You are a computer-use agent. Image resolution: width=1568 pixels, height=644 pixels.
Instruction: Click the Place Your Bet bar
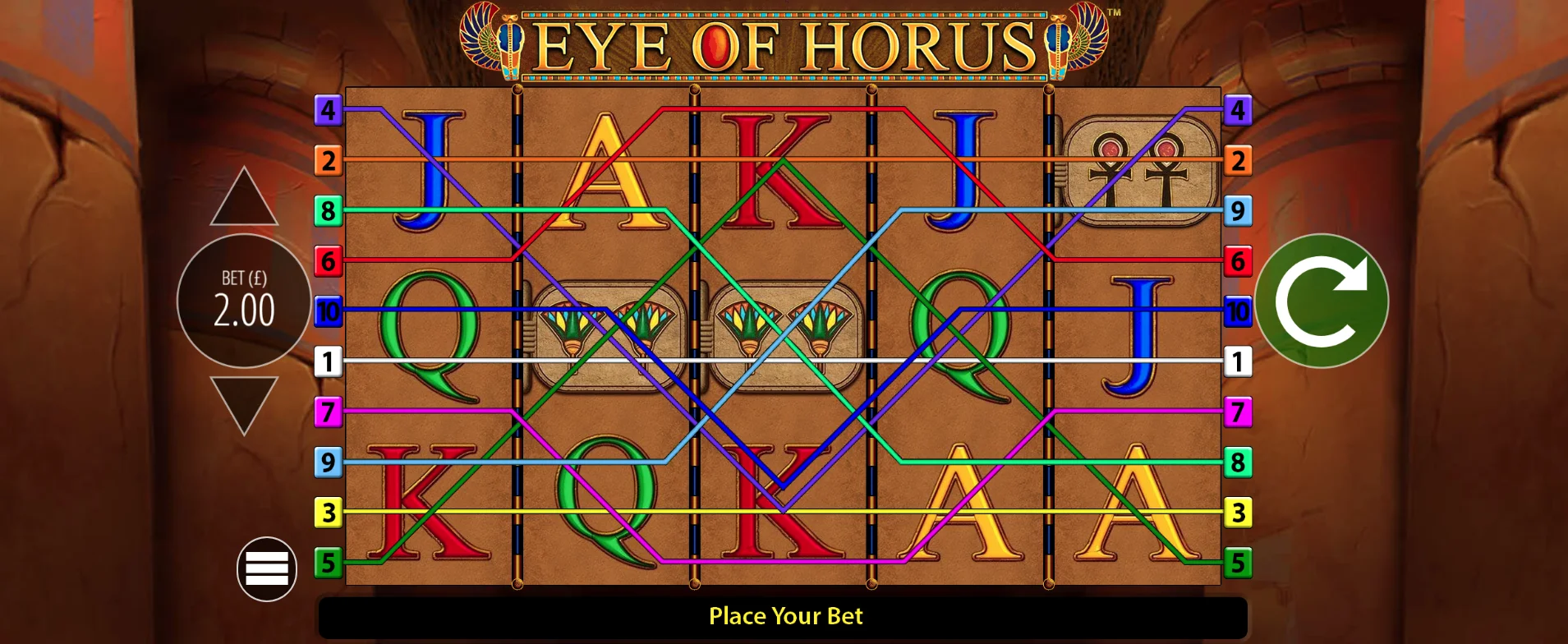pos(784,616)
